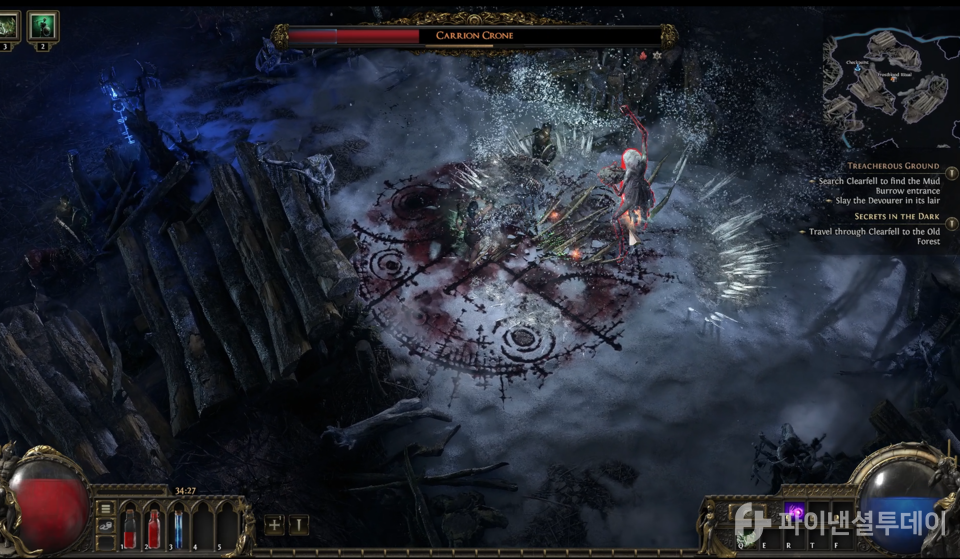Click the button beside the plus button
Viewport: 960px width, 559px height.
coord(299,525)
